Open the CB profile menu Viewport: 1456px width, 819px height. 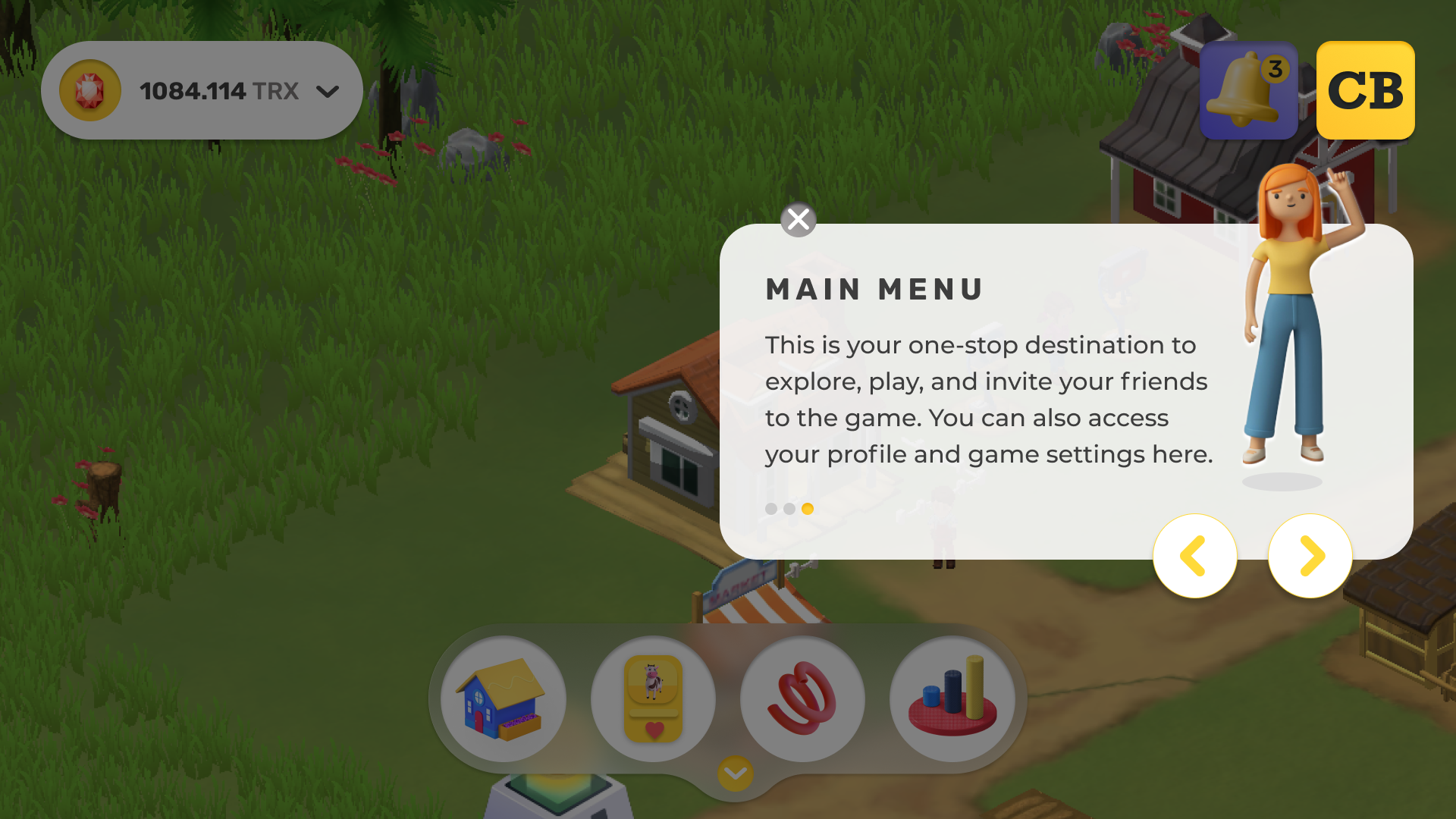click(x=1365, y=91)
